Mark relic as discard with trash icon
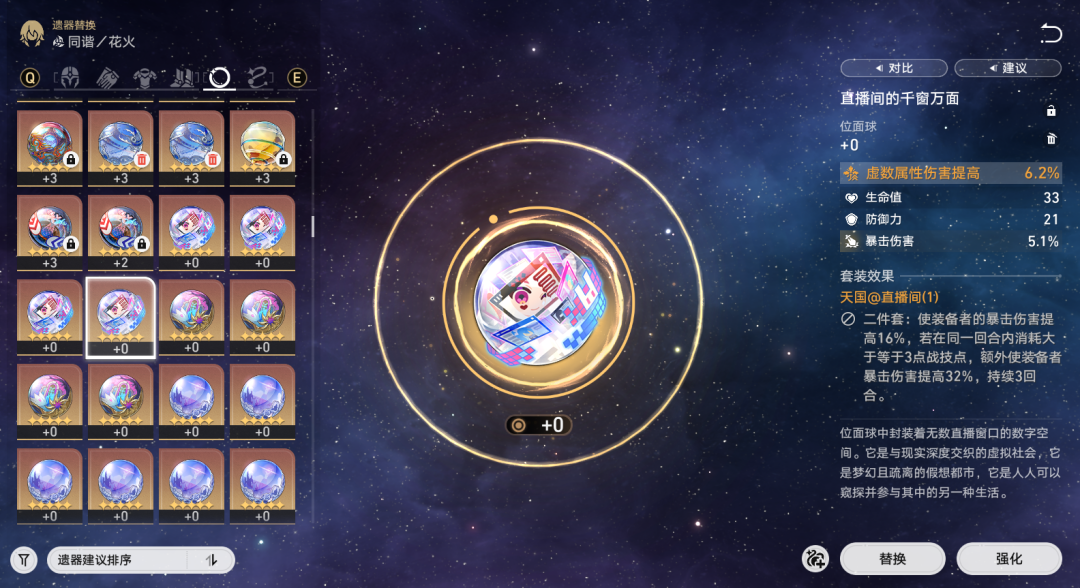 pos(1051,139)
